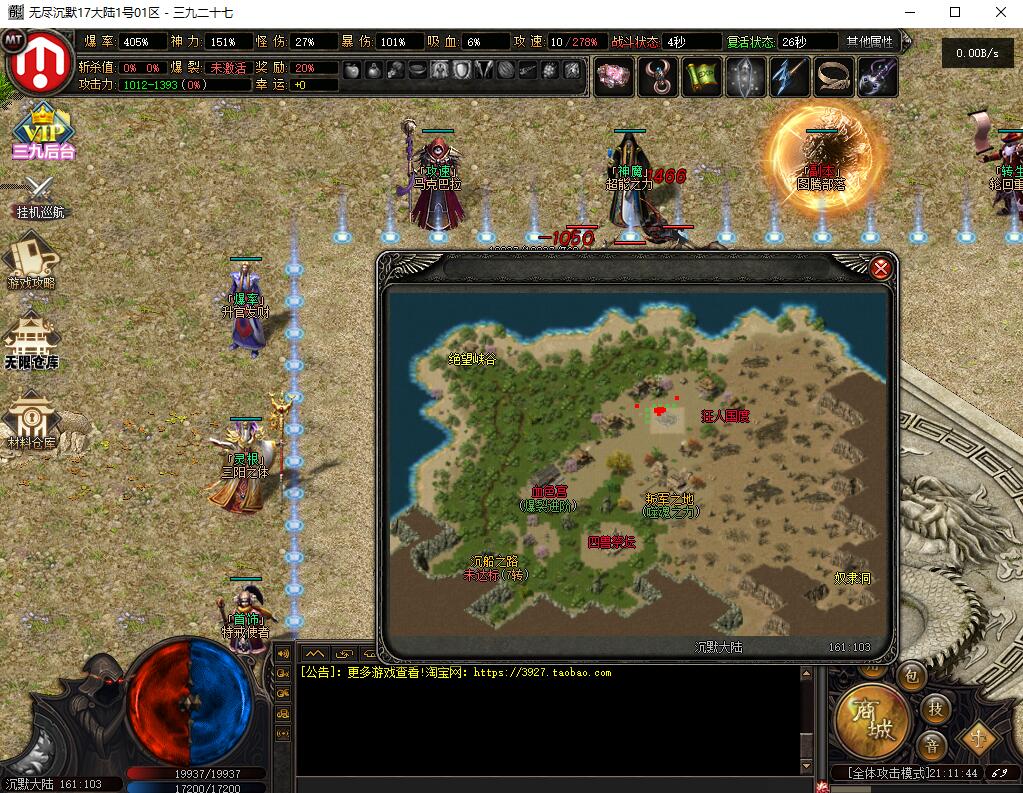Choose 四兽祭坛 map location
Screen dimensions: 1023x793
point(611,541)
